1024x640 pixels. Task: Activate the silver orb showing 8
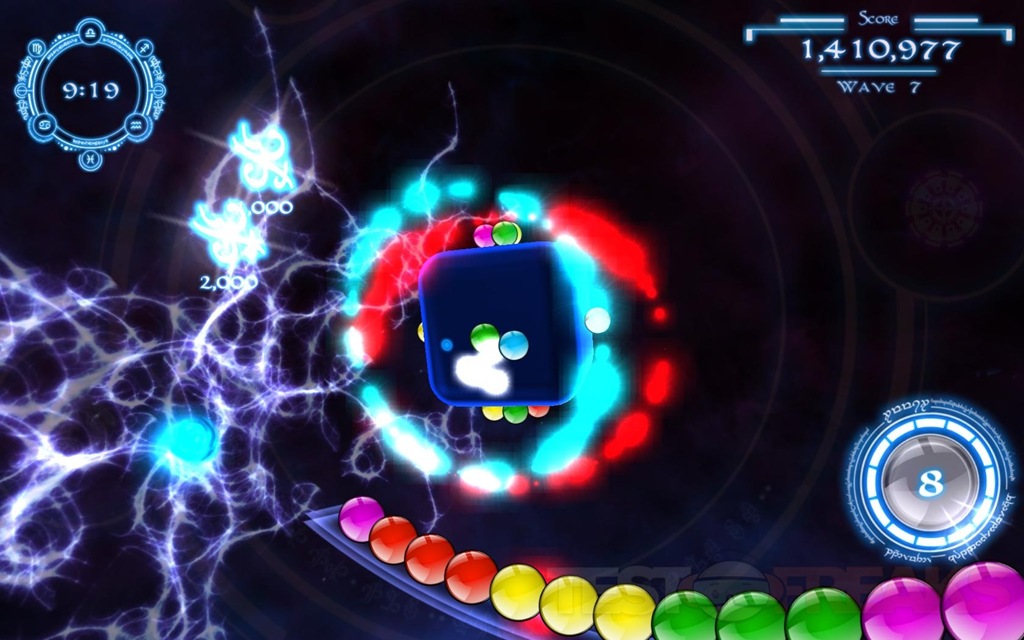[930, 483]
